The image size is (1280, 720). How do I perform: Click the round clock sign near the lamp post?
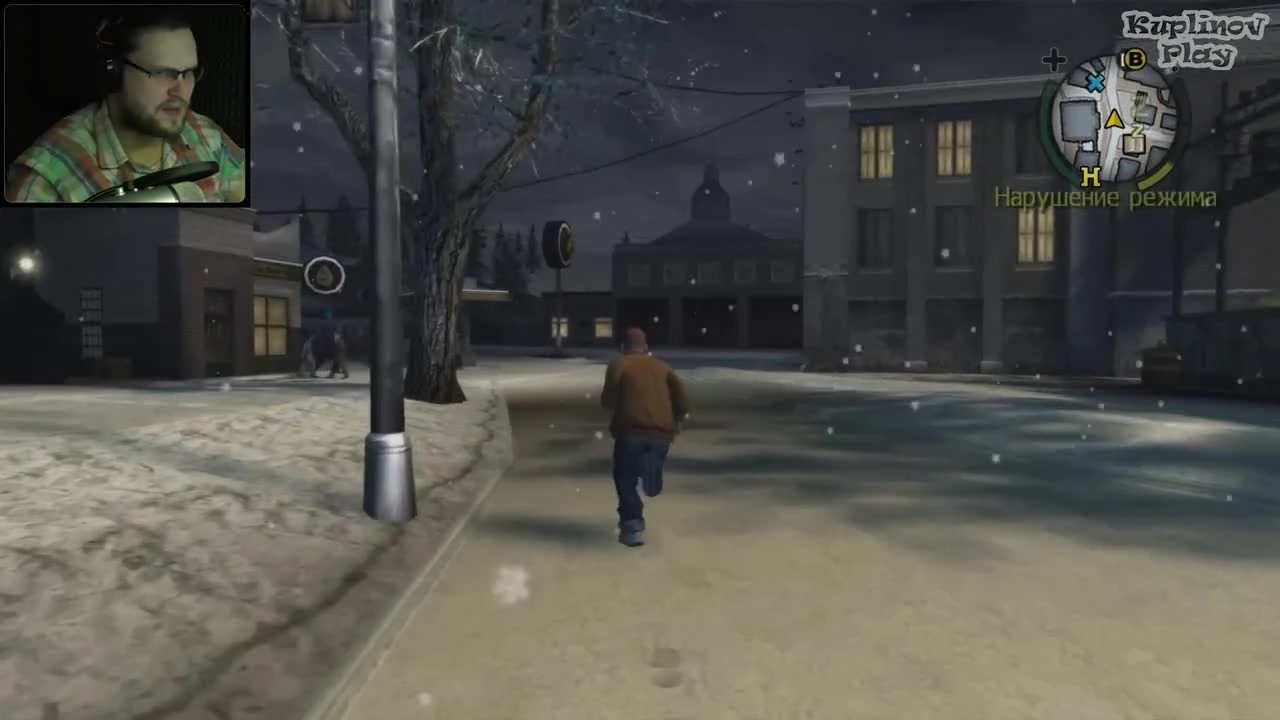coord(324,277)
